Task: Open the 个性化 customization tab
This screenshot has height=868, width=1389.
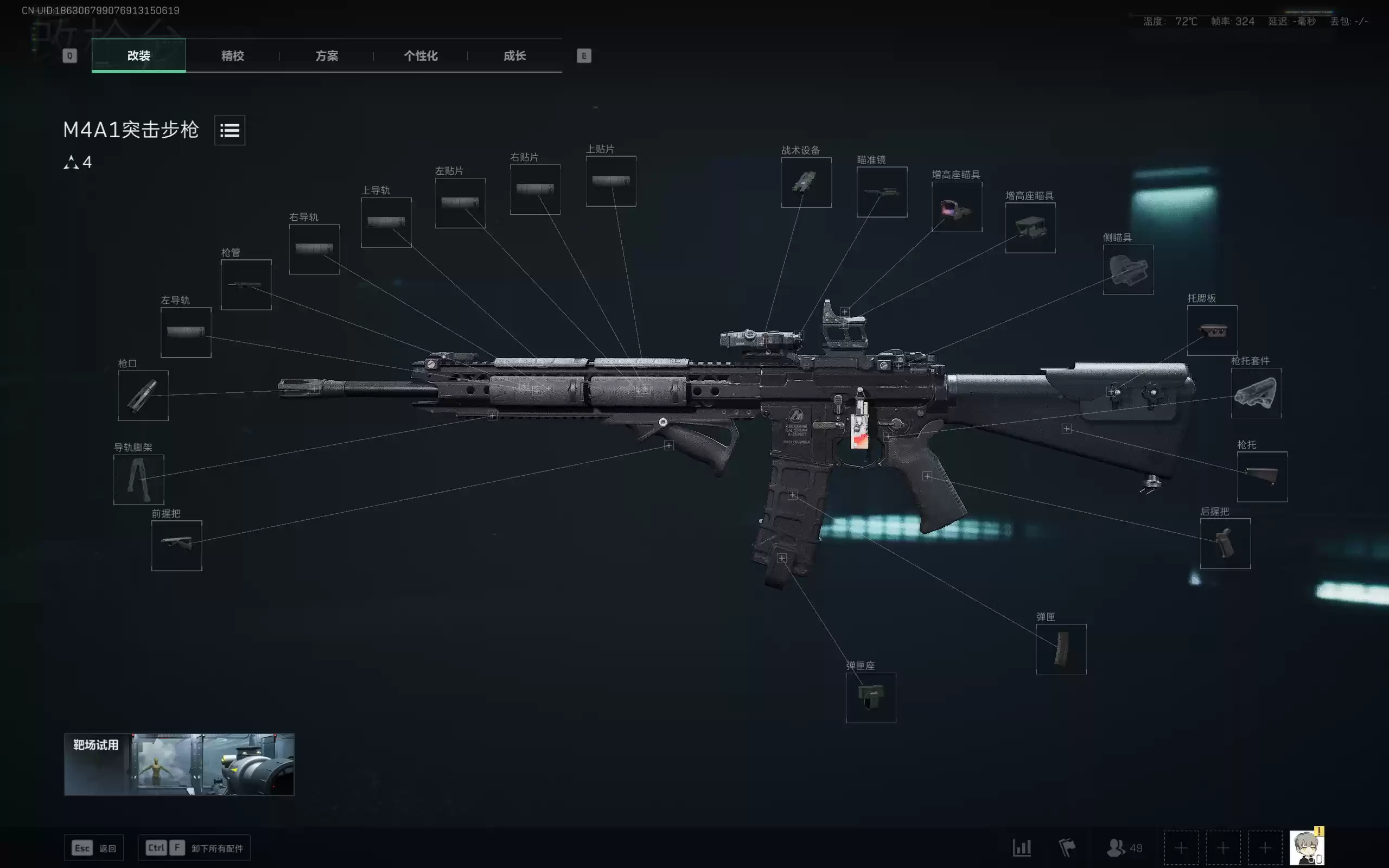Action: pos(420,56)
